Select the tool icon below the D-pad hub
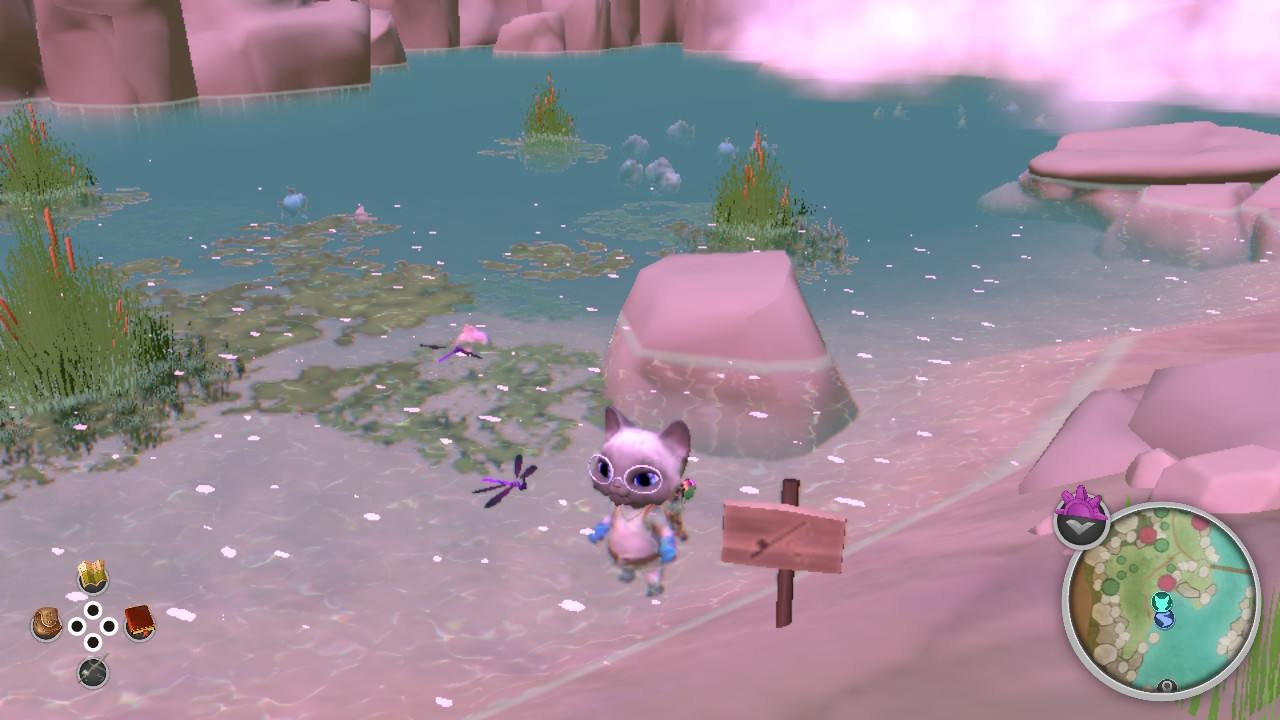The image size is (1280, 720). click(x=93, y=670)
